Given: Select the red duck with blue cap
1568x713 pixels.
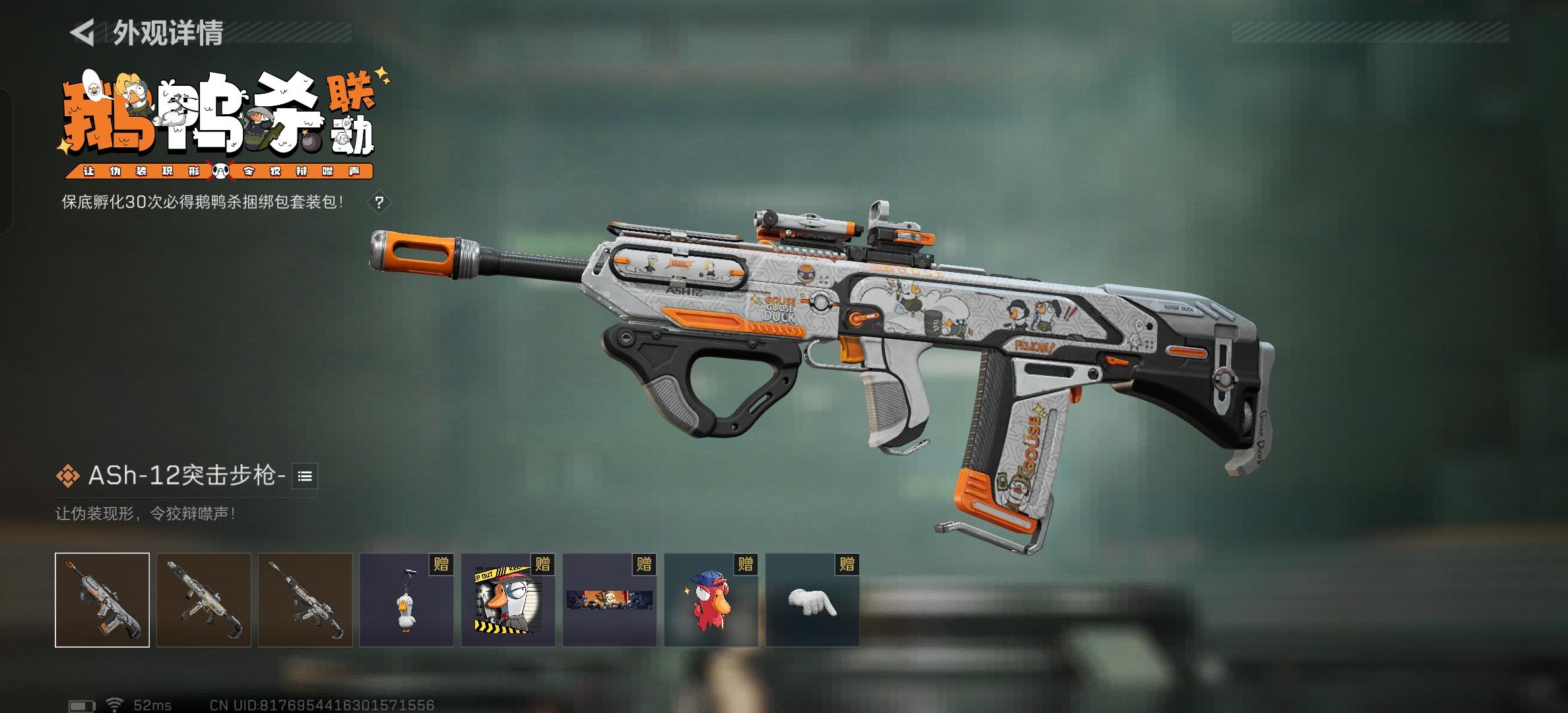Looking at the screenshot, I should (711, 600).
